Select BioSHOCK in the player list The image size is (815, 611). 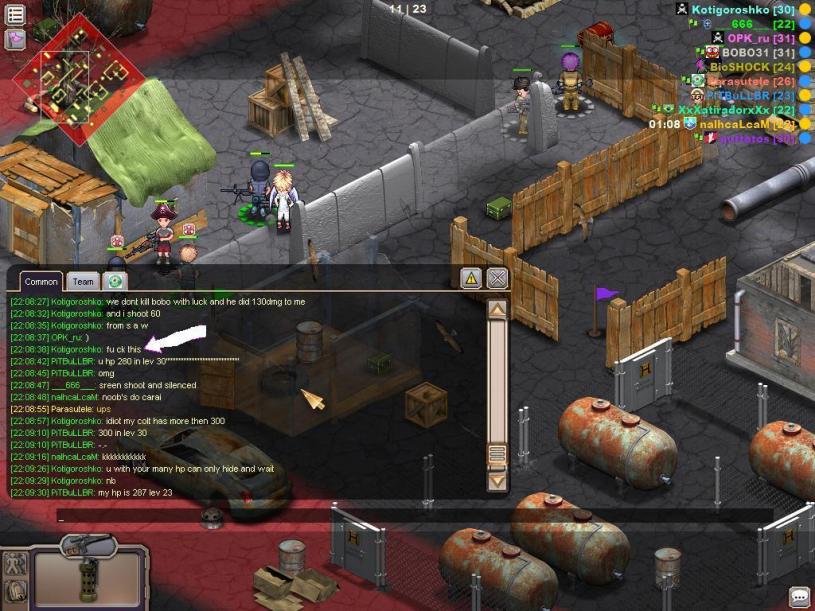(740, 67)
